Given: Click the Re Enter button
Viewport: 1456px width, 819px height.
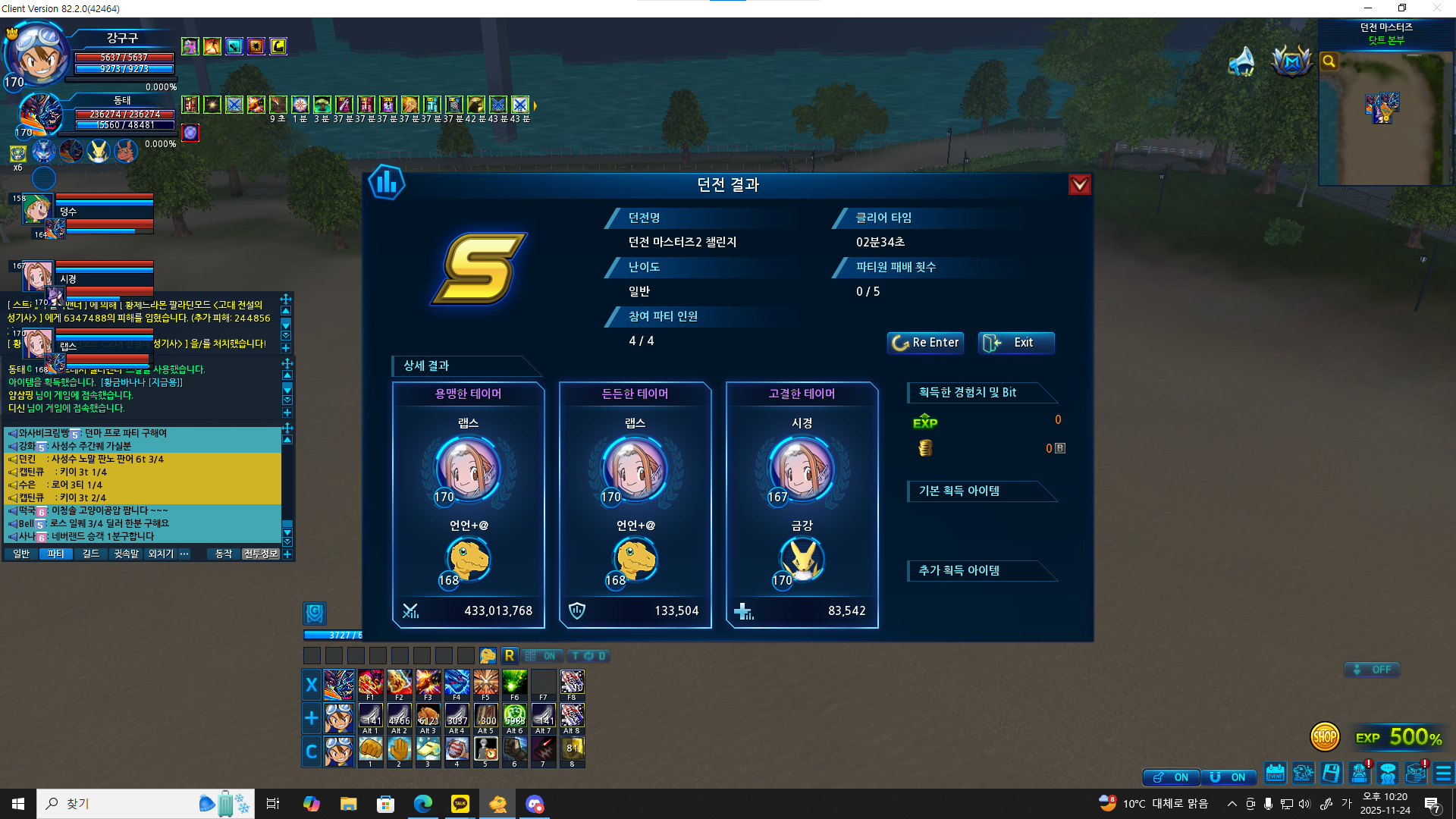Looking at the screenshot, I should tap(925, 343).
